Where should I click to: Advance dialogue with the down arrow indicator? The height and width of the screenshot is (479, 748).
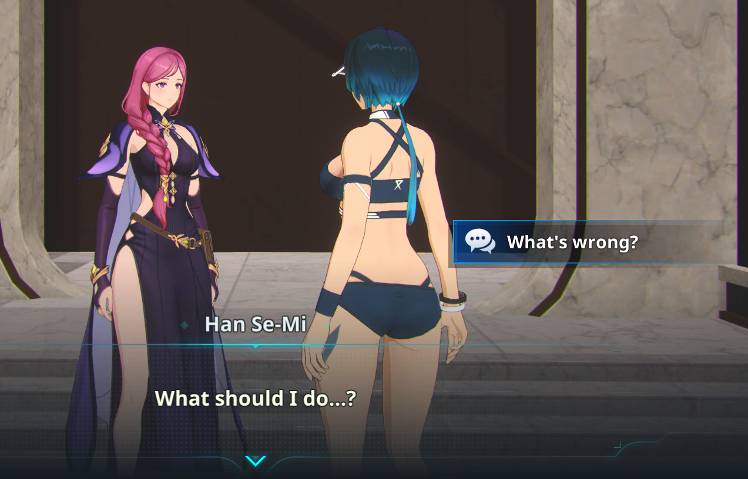click(x=256, y=461)
